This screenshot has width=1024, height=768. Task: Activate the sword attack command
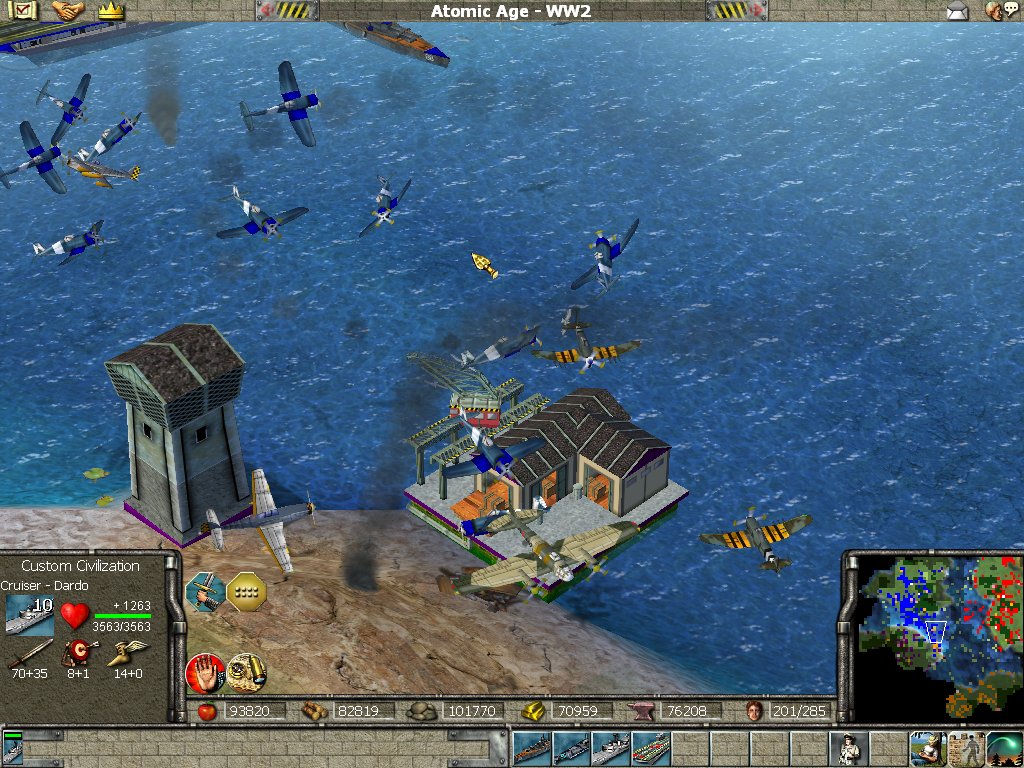[x=203, y=591]
